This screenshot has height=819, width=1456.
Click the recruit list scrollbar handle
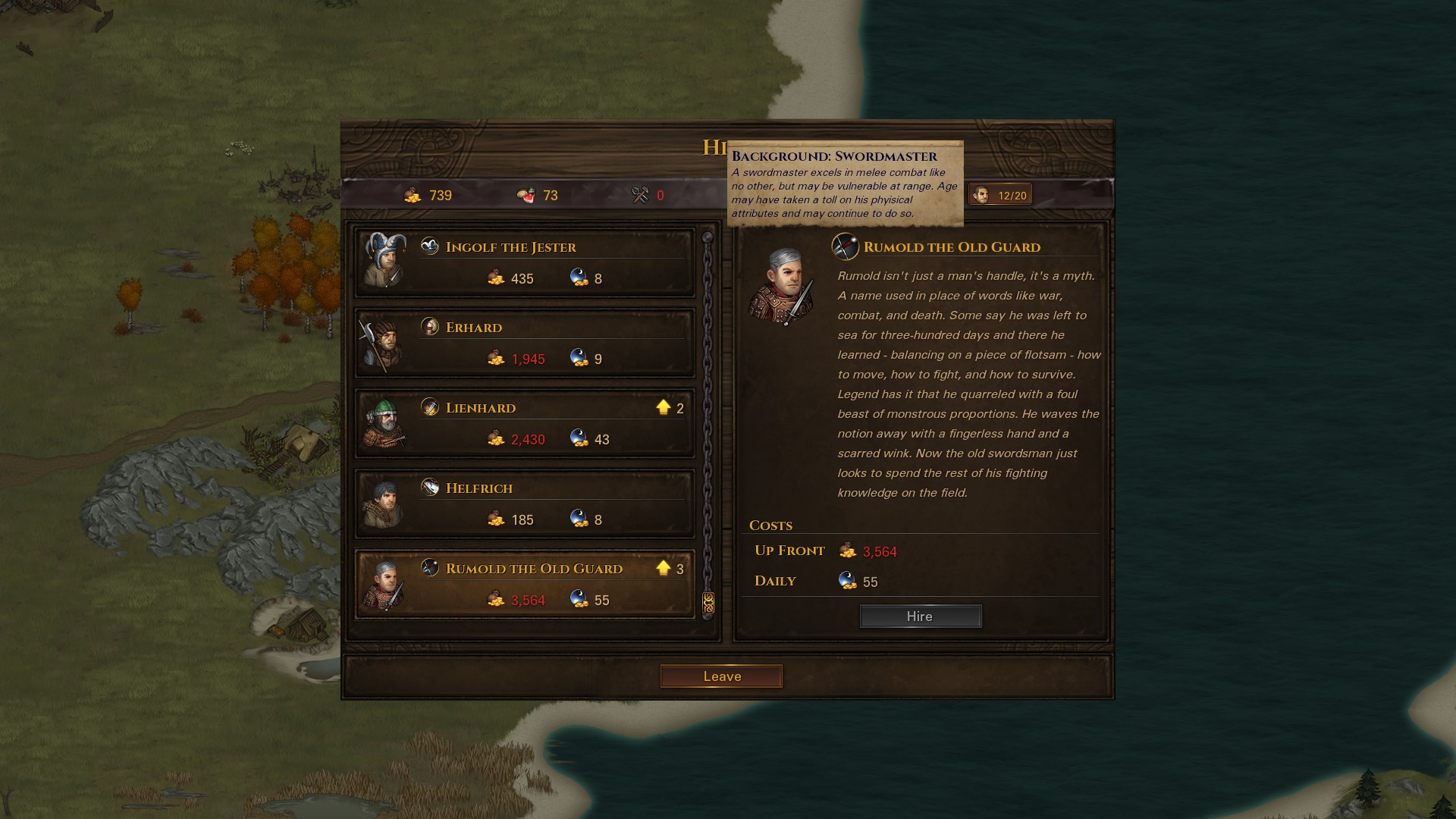coord(708,603)
